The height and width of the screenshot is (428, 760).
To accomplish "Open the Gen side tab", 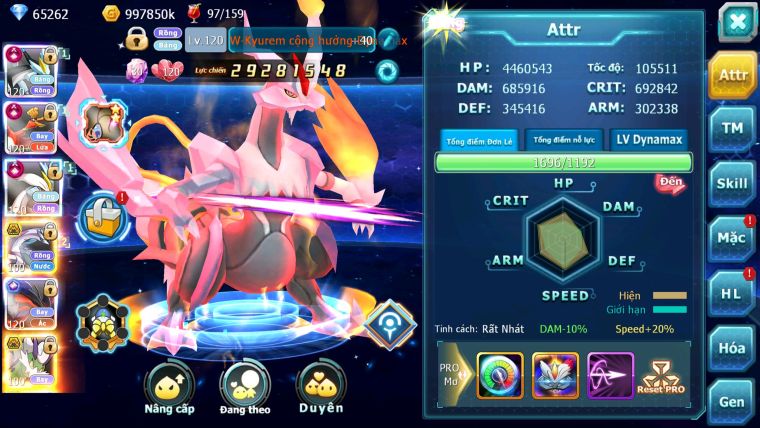I will coord(732,401).
